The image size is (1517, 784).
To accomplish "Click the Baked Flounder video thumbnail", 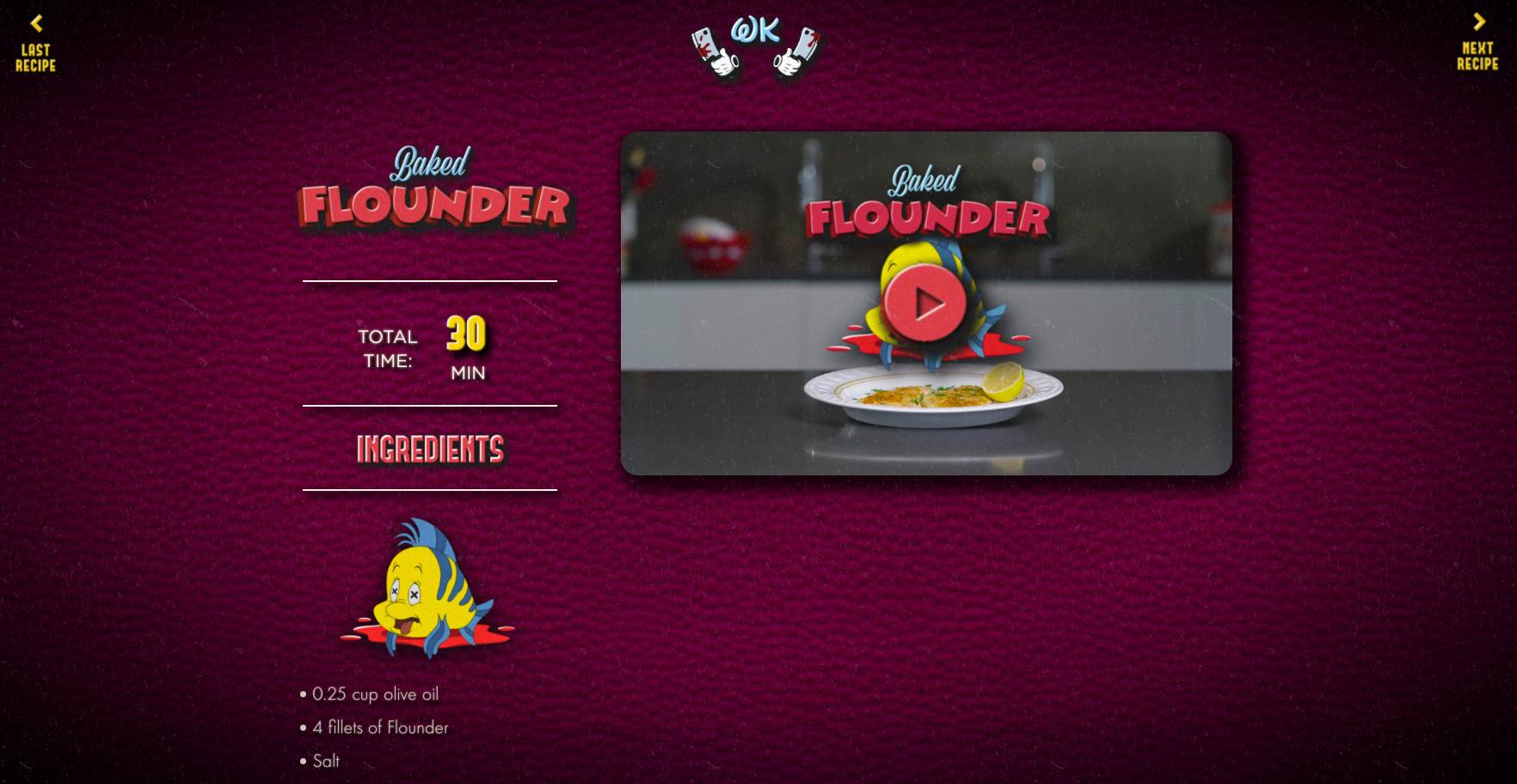I will click(927, 301).
